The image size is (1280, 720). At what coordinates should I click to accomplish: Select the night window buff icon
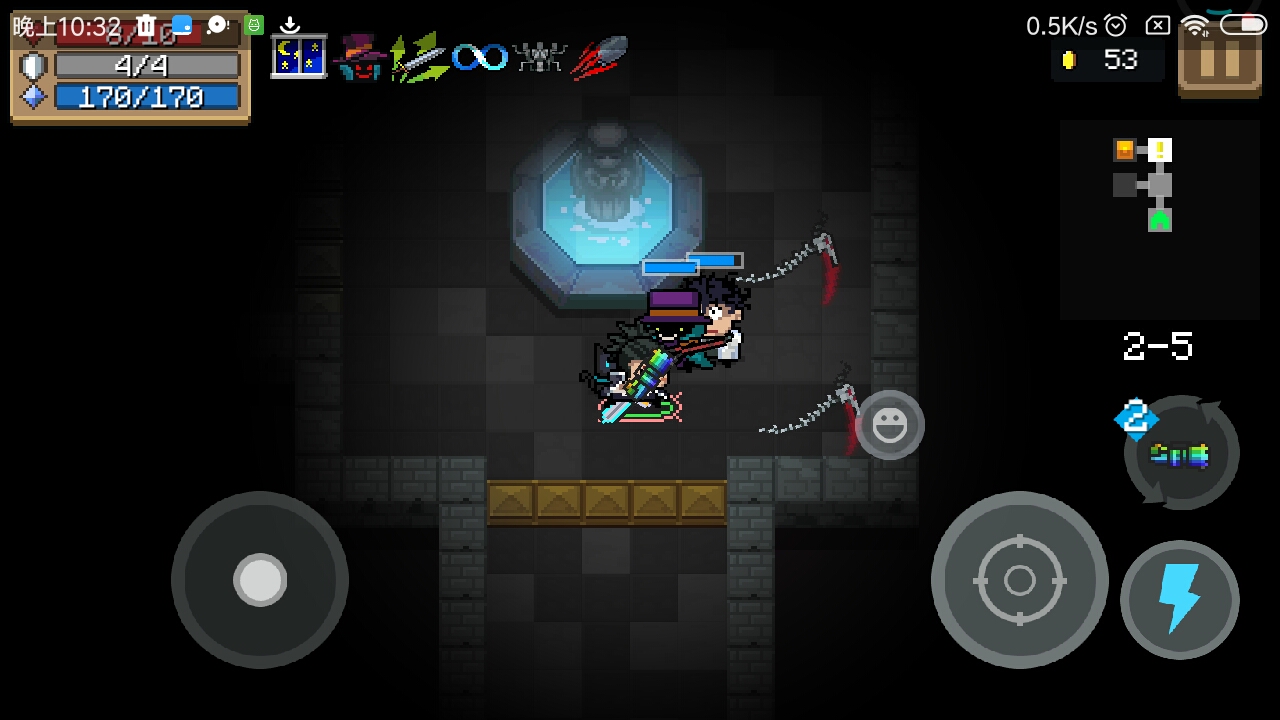click(x=299, y=57)
